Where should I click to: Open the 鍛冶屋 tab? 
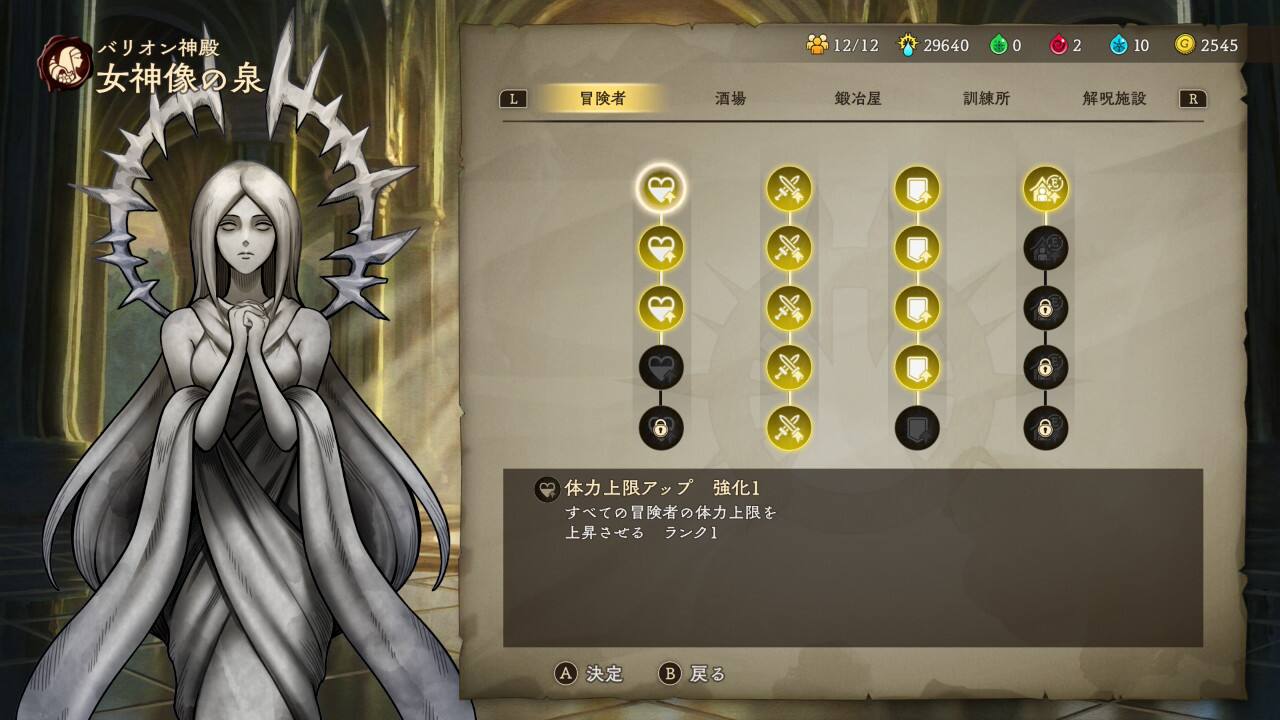(858, 99)
